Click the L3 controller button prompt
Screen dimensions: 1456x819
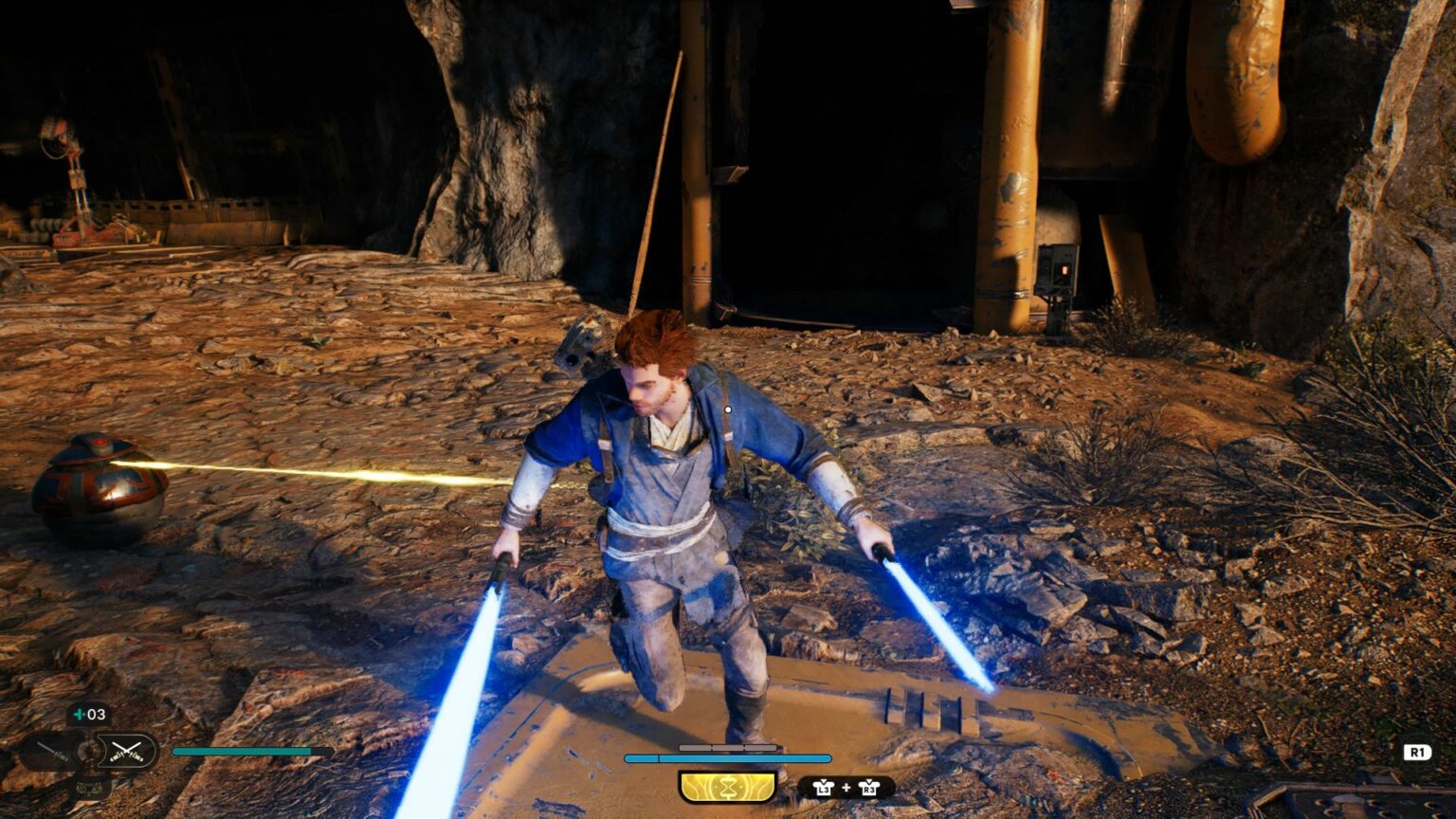click(x=826, y=788)
